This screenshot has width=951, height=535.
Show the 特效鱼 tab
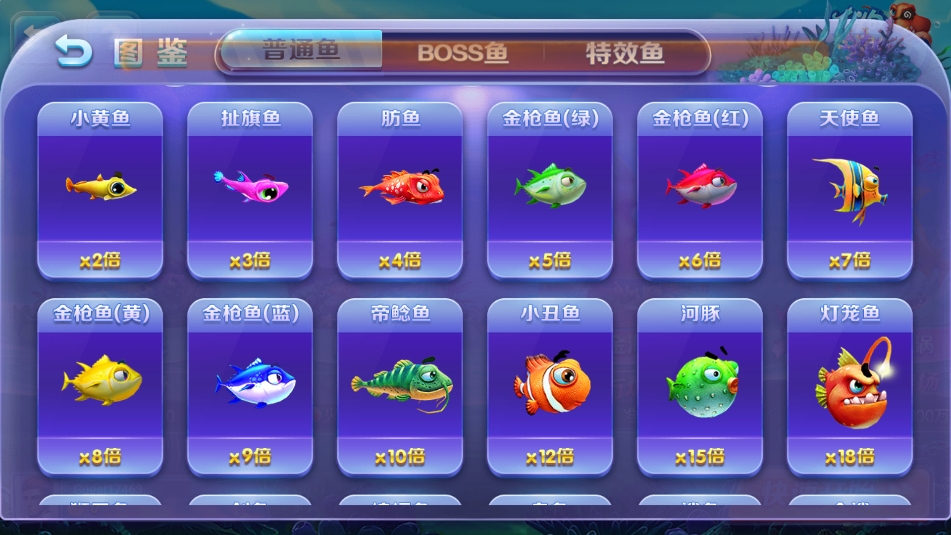(625, 52)
